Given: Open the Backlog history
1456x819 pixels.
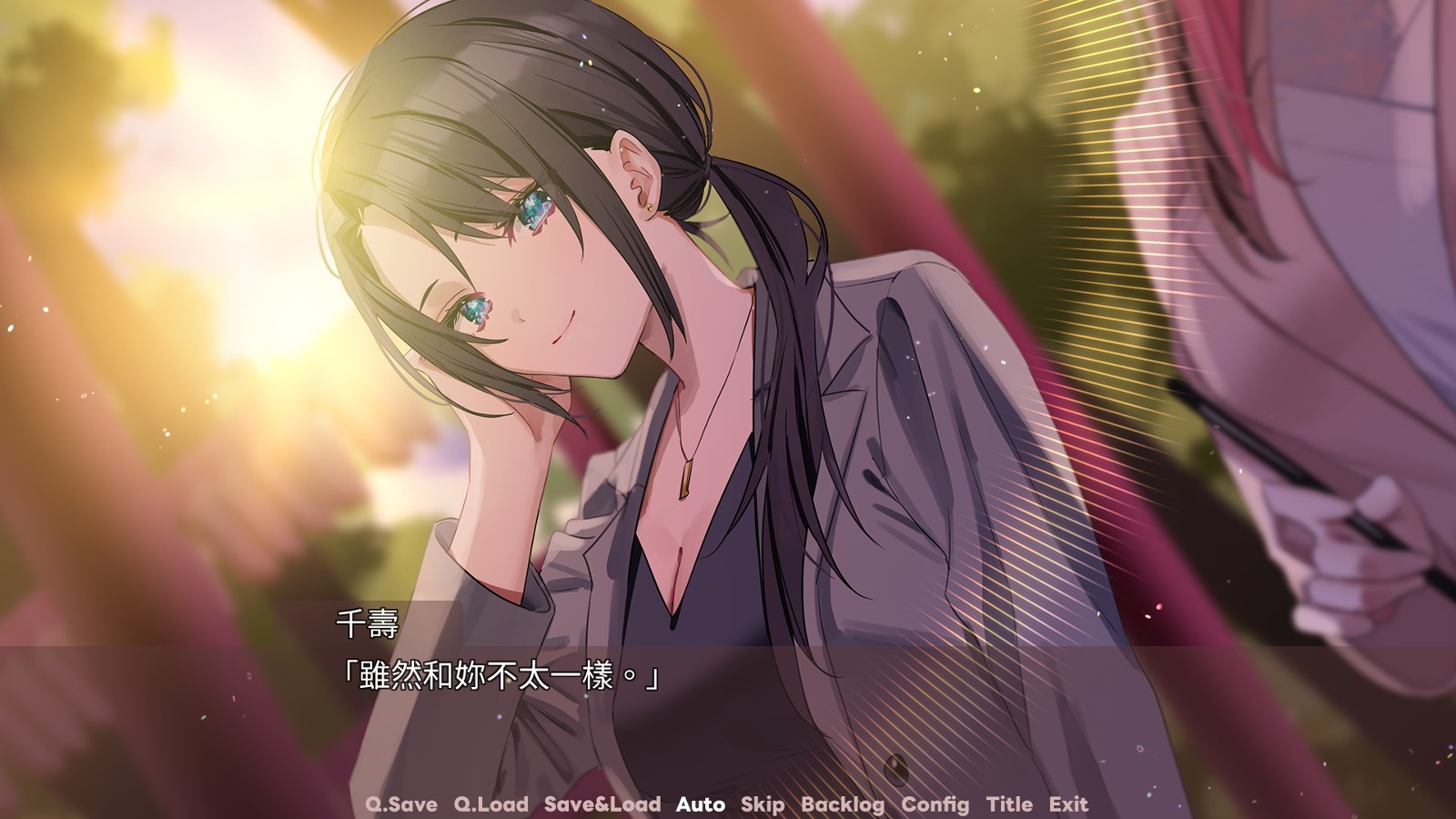Looking at the screenshot, I should pyautogui.click(x=842, y=804).
